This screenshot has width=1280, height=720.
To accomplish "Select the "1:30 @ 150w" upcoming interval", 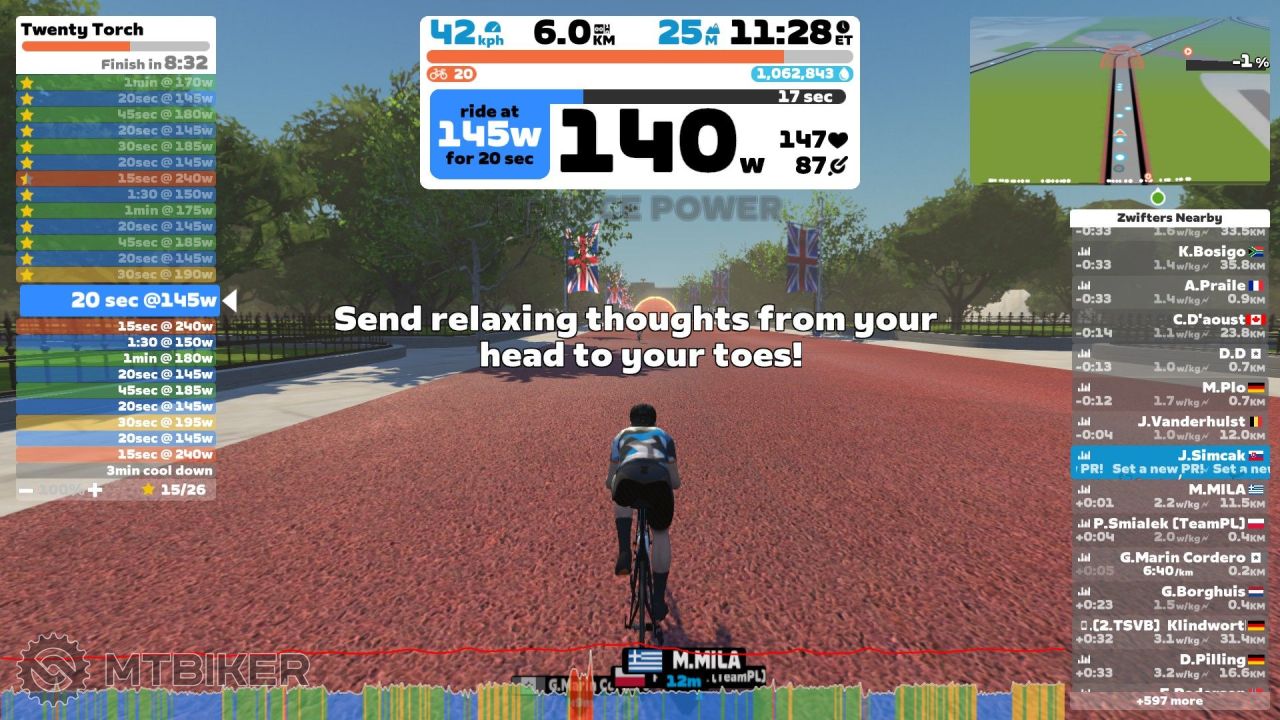I will [x=116, y=342].
